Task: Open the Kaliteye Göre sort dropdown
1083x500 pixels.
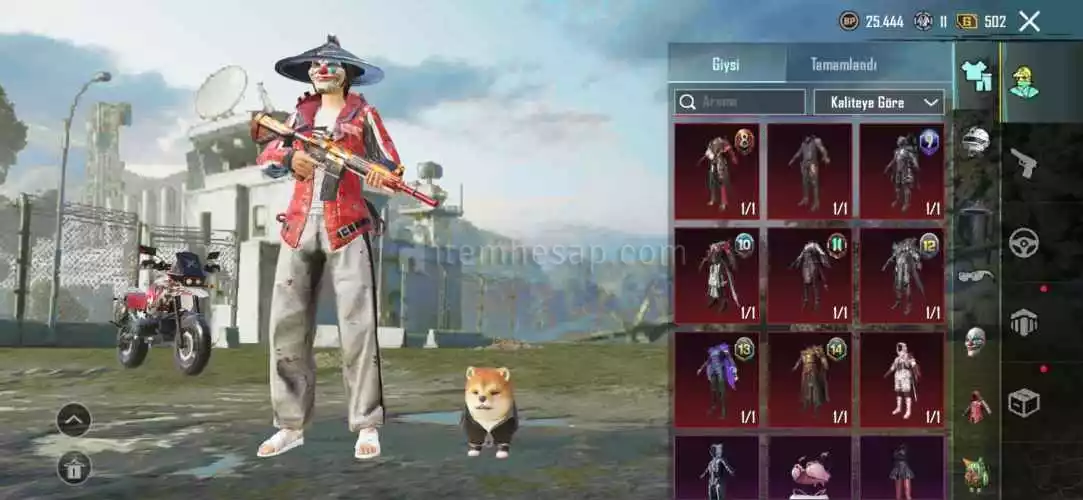Action: coord(879,102)
